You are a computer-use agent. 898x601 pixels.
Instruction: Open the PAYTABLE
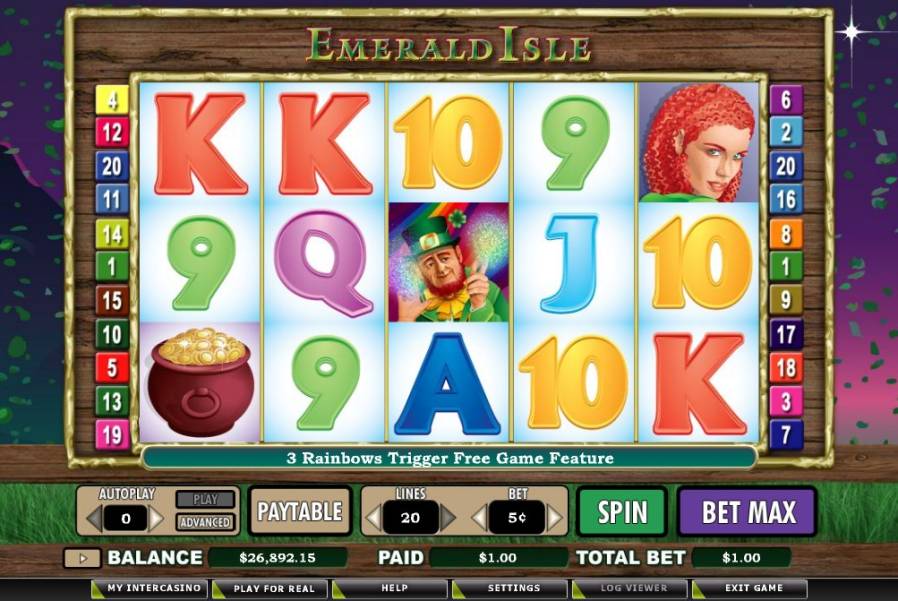click(x=300, y=512)
